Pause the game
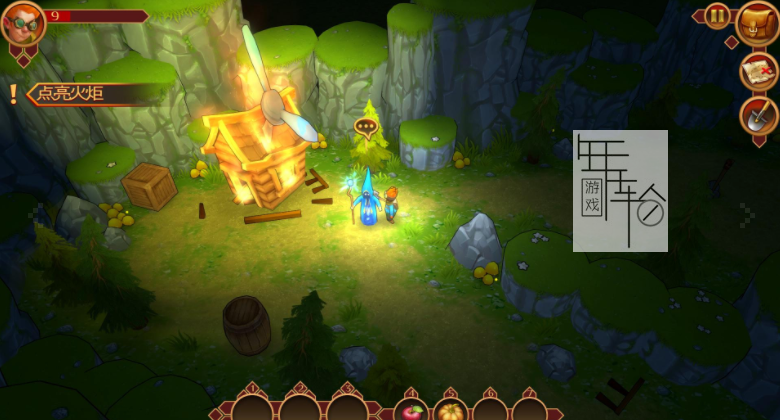This screenshot has width=780, height=420. tap(717, 16)
